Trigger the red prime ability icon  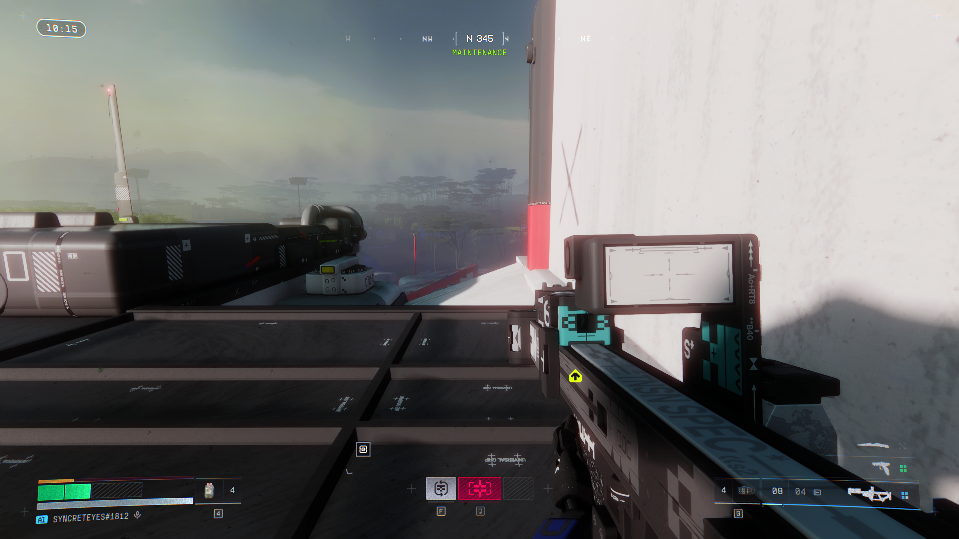(x=479, y=488)
